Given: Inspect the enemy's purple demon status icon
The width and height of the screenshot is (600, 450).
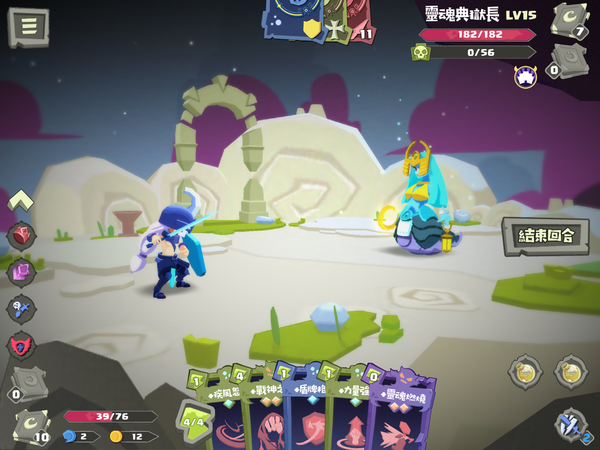Looking at the screenshot, I should (525, 76).
